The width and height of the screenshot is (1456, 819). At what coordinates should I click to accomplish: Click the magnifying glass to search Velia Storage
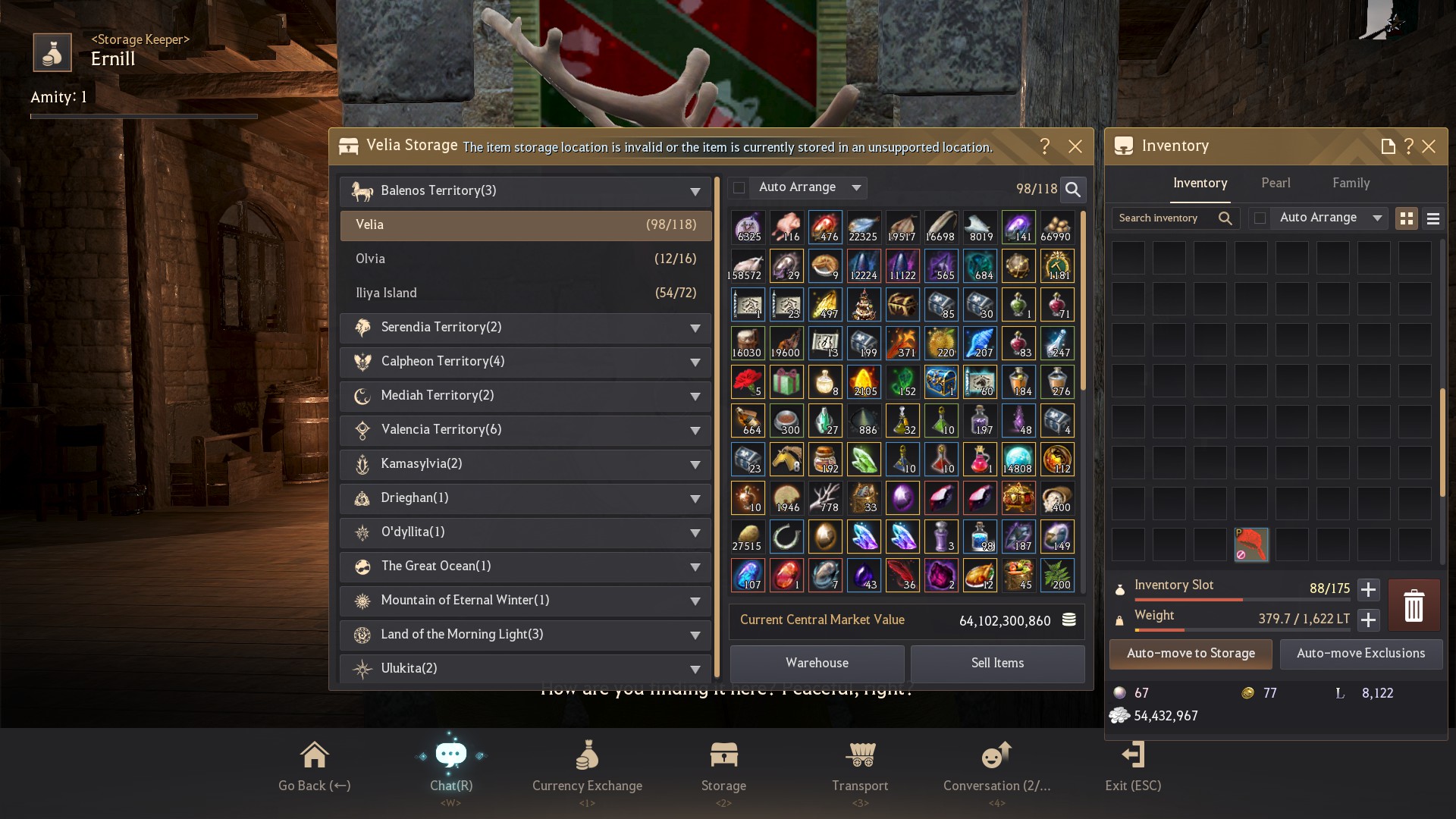(1072, 190)
